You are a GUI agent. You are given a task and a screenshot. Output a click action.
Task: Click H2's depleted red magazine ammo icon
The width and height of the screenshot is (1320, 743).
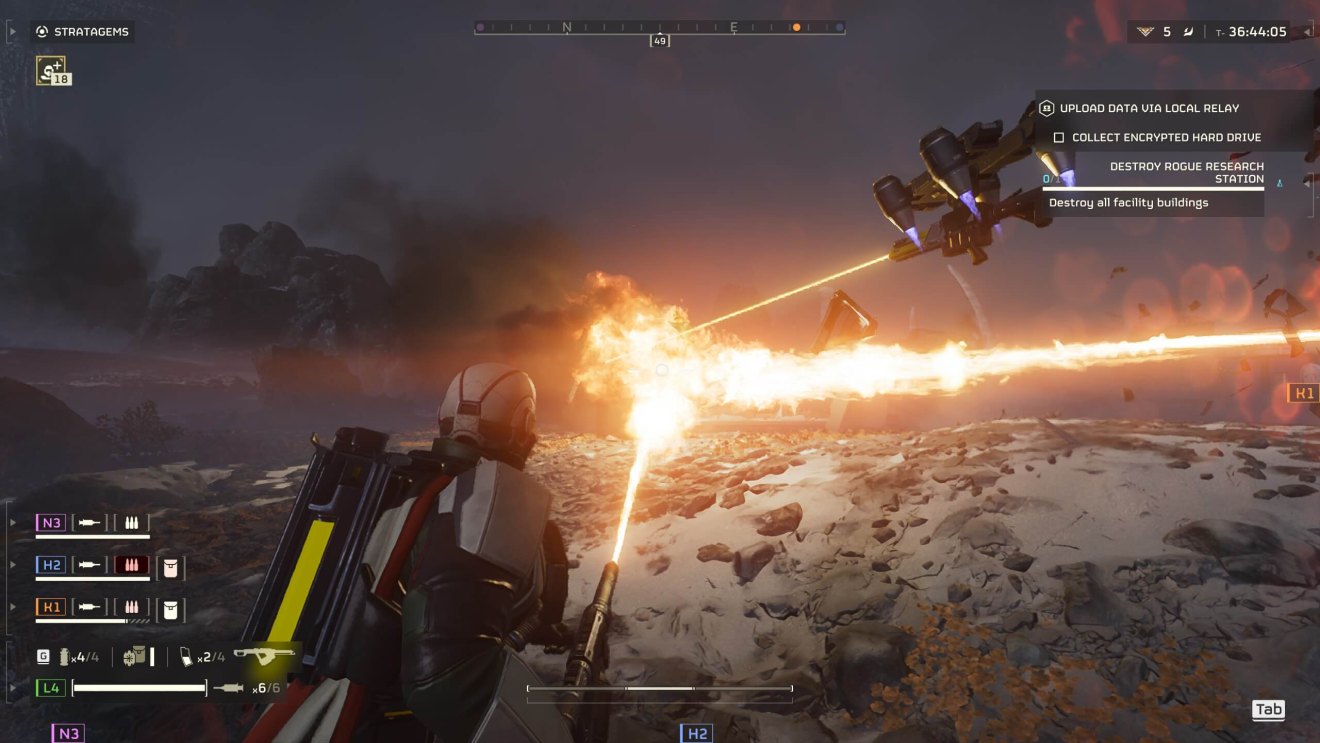(x=131, y=564)
